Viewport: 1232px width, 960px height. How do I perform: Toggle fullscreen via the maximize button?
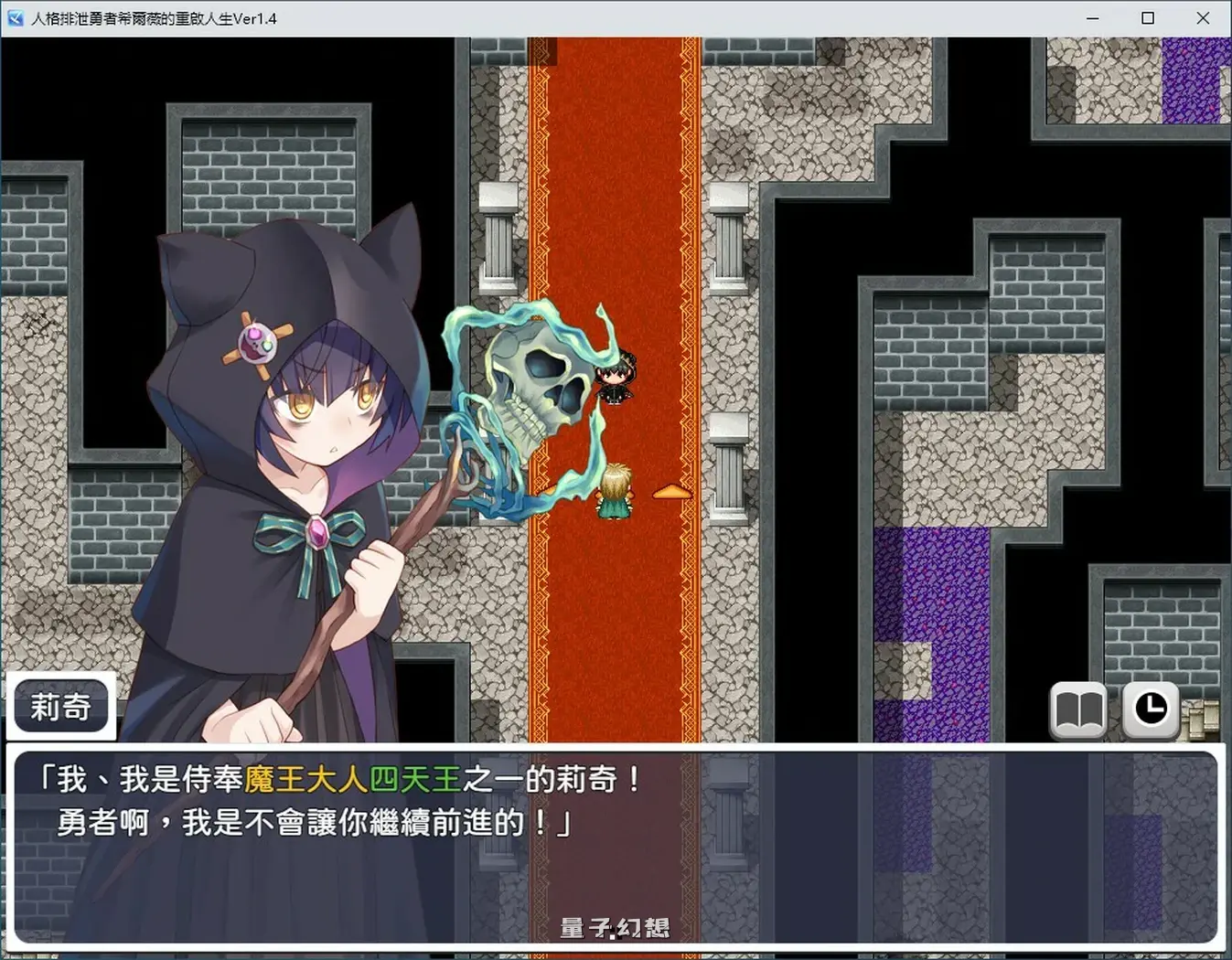1147,18
